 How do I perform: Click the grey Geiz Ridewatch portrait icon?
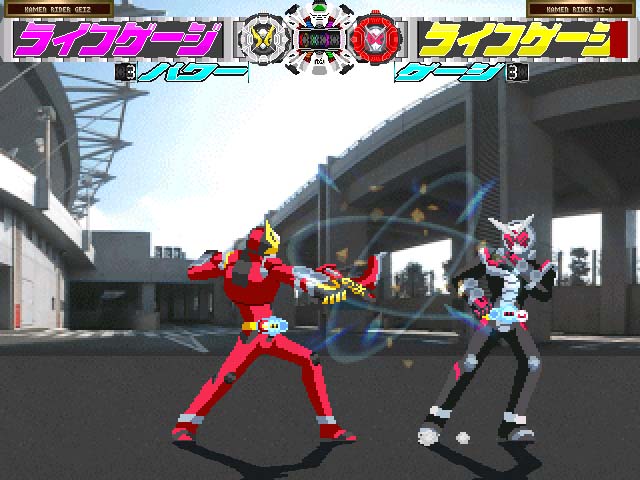(263, 39)
